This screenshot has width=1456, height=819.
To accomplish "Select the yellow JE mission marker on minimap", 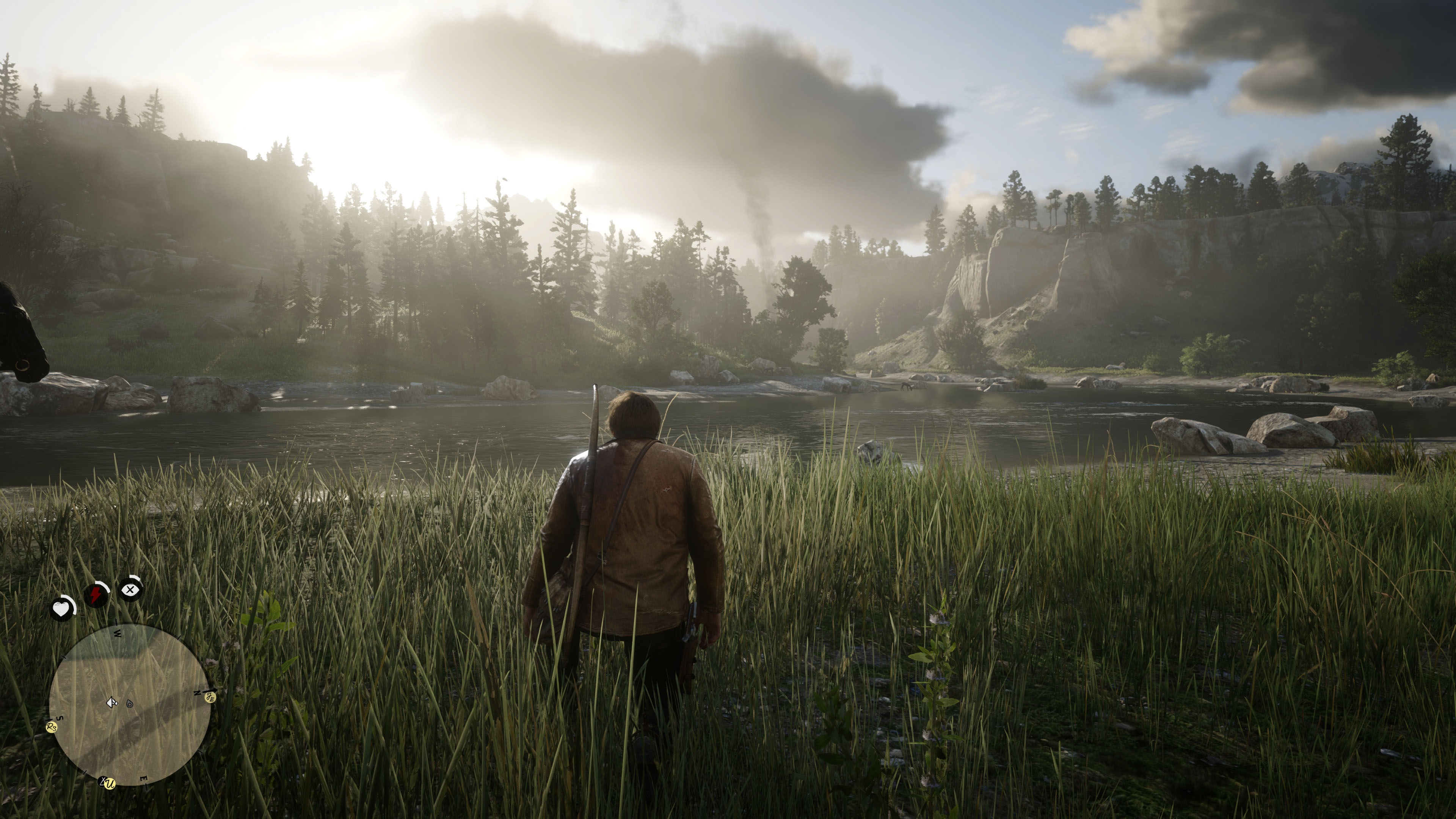I will 210,698.
